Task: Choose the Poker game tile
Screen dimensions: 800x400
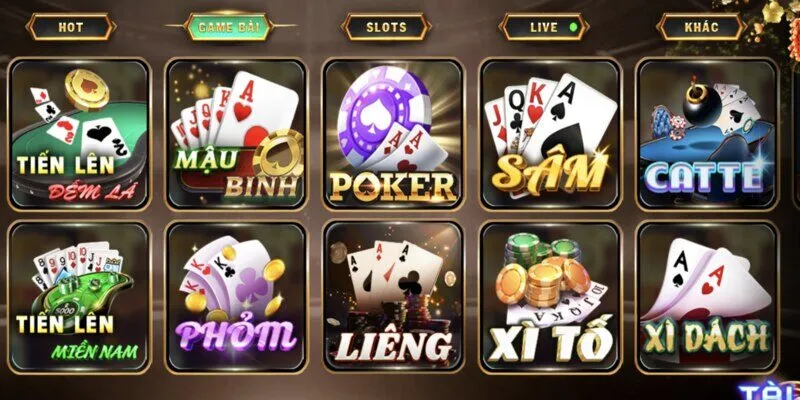Action: click(x=393, y=134)
